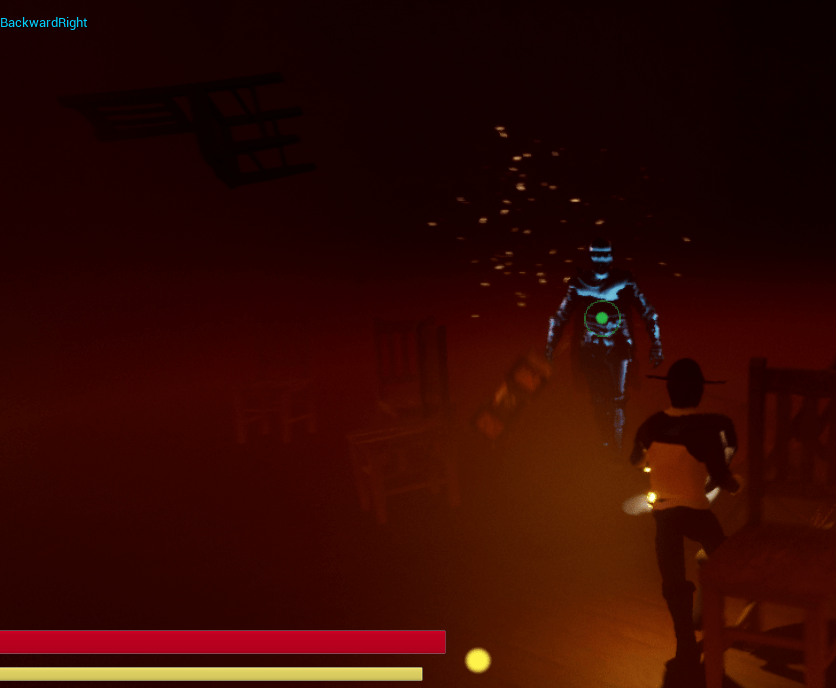The width and height of the screenshot is (836, 688).
Task: Click the green lock-on reticle on the enemy
Action: click(602, 318)
